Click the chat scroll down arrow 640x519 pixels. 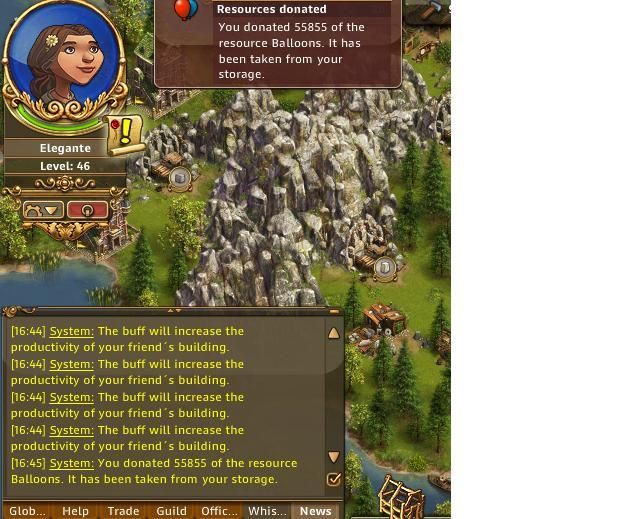334,457
